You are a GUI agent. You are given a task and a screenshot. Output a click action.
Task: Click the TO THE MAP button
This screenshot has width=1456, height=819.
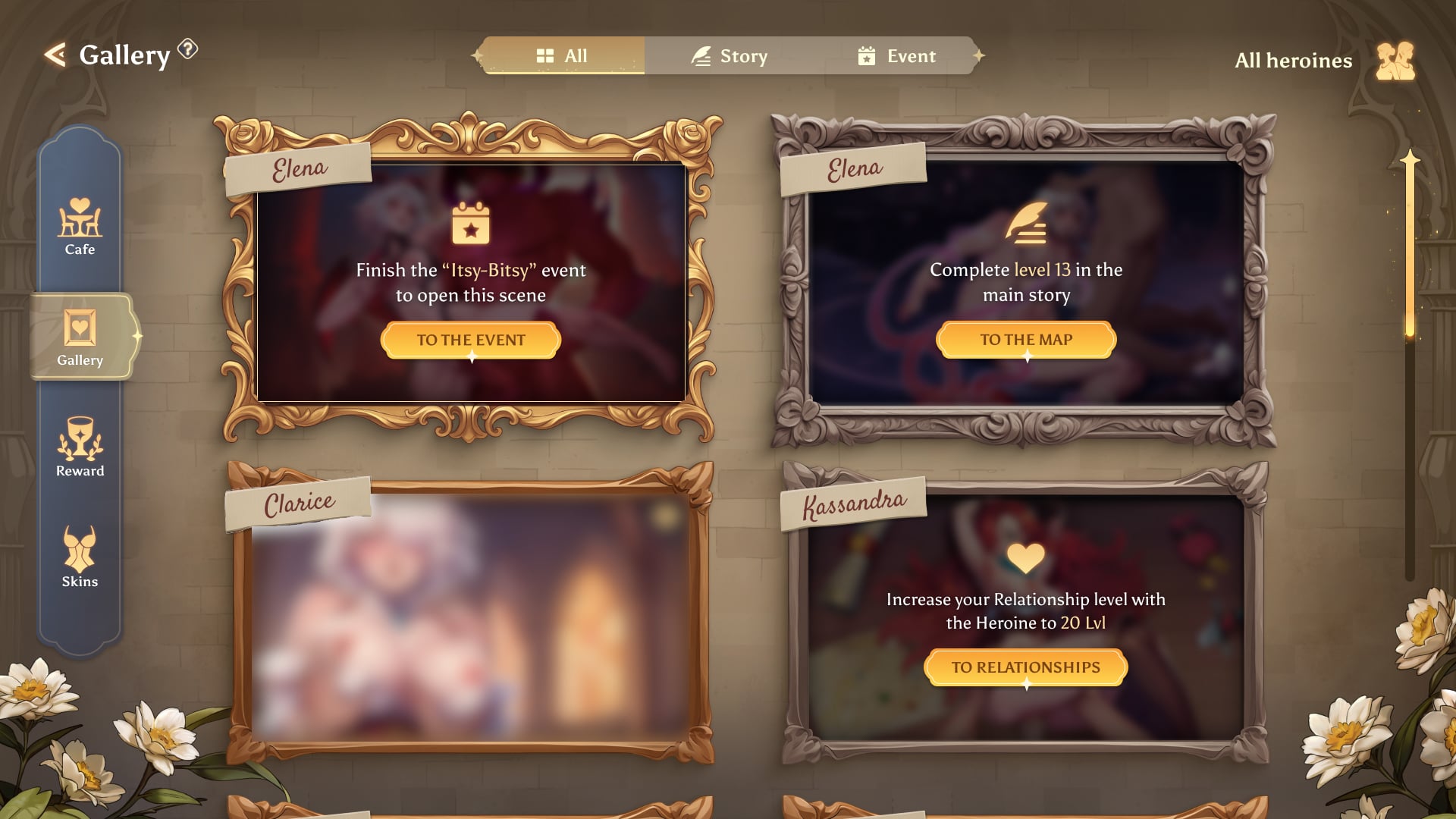click(x=1026, y=340)
